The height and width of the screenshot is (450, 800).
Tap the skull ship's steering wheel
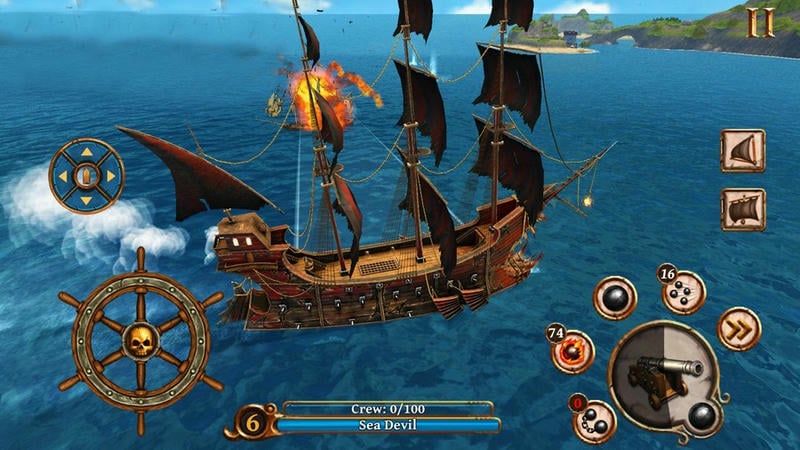pos(140,342)
